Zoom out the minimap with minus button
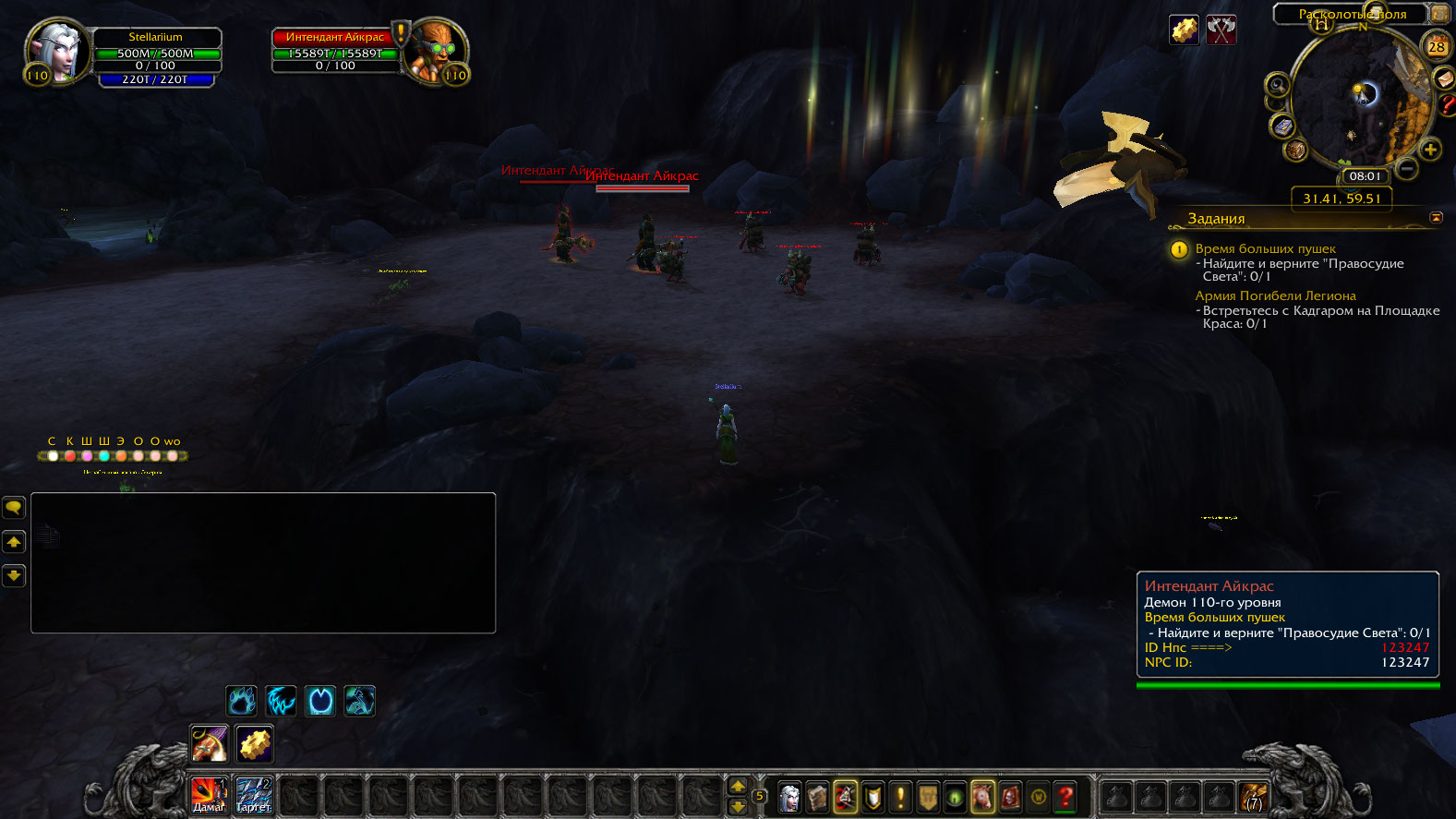Viewport: 1456px width, 819px height. point(1406,168)
